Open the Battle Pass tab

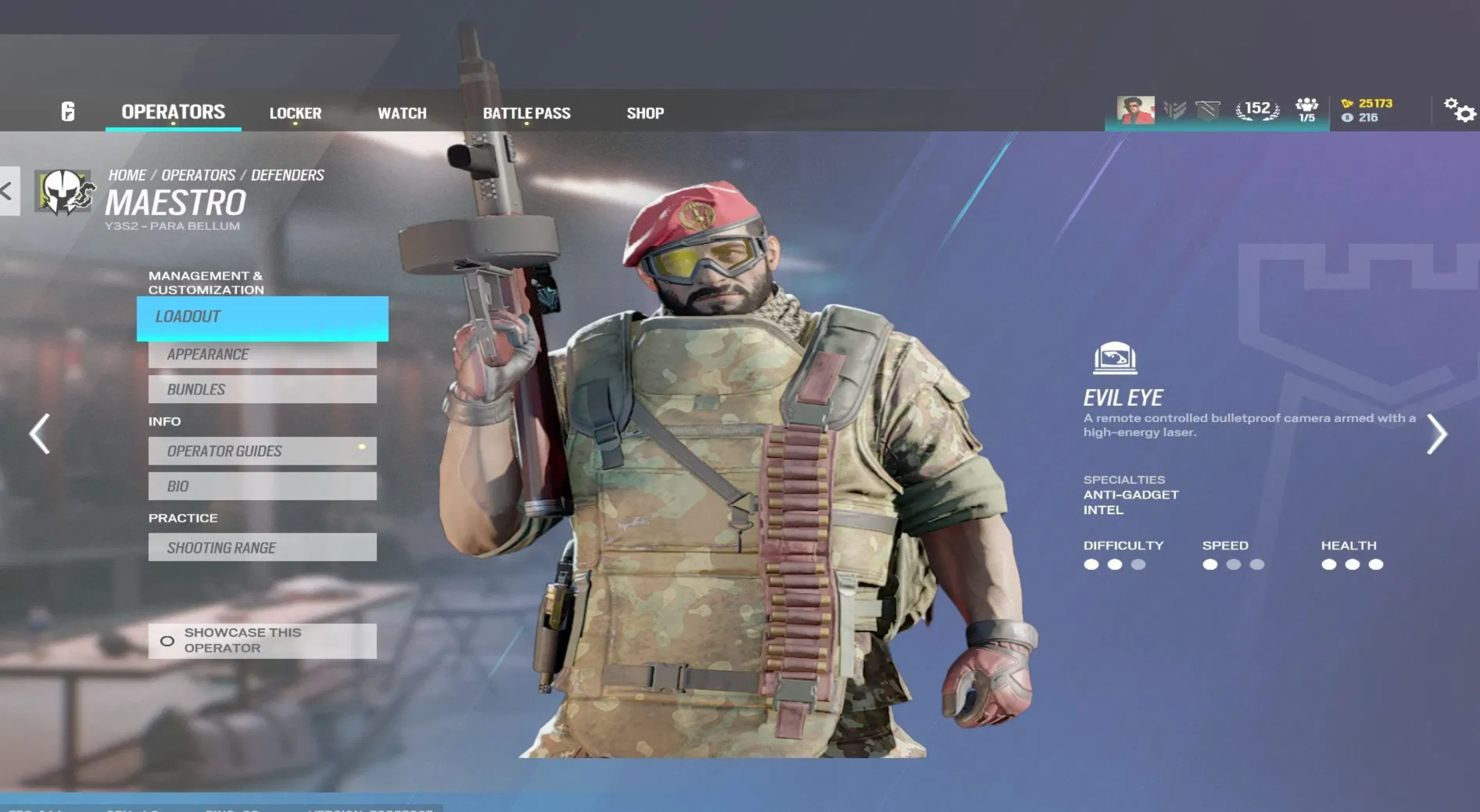point(527,113)
